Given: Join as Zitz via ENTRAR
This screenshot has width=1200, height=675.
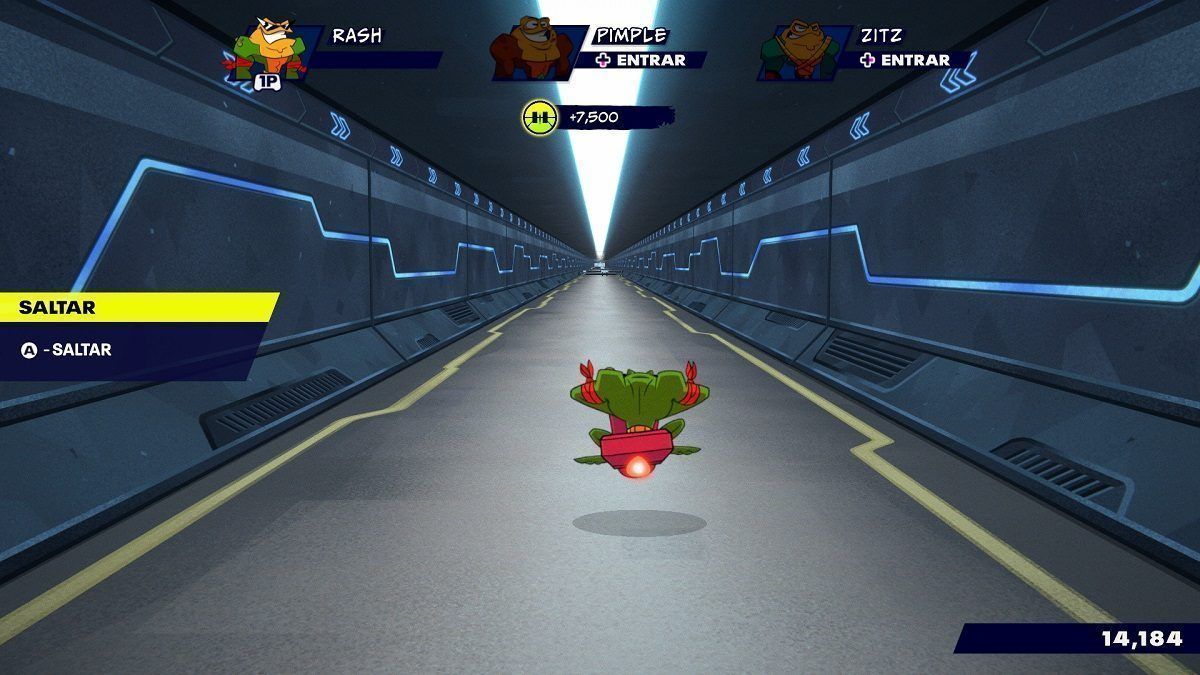Looking at the screenshot, I should tap(905, 60).
